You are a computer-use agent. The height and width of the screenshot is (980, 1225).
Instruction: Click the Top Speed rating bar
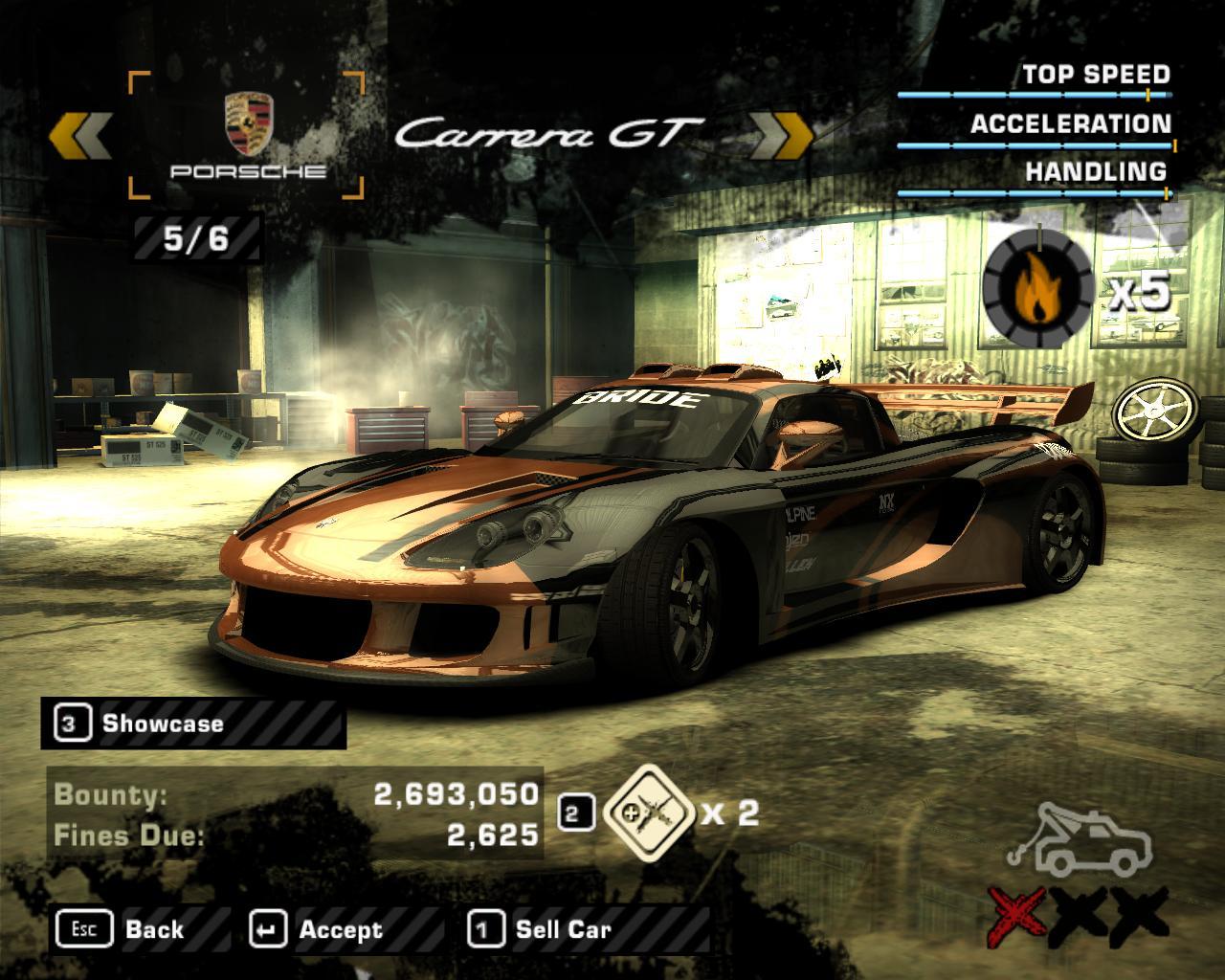[1034, 96]
